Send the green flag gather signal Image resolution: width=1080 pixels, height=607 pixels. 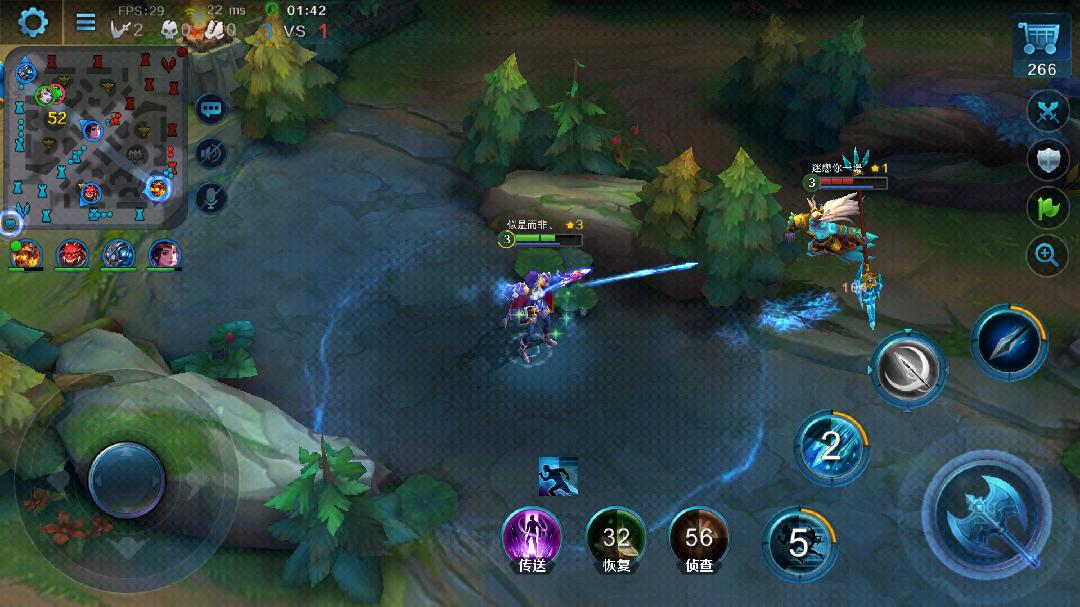1047,207
